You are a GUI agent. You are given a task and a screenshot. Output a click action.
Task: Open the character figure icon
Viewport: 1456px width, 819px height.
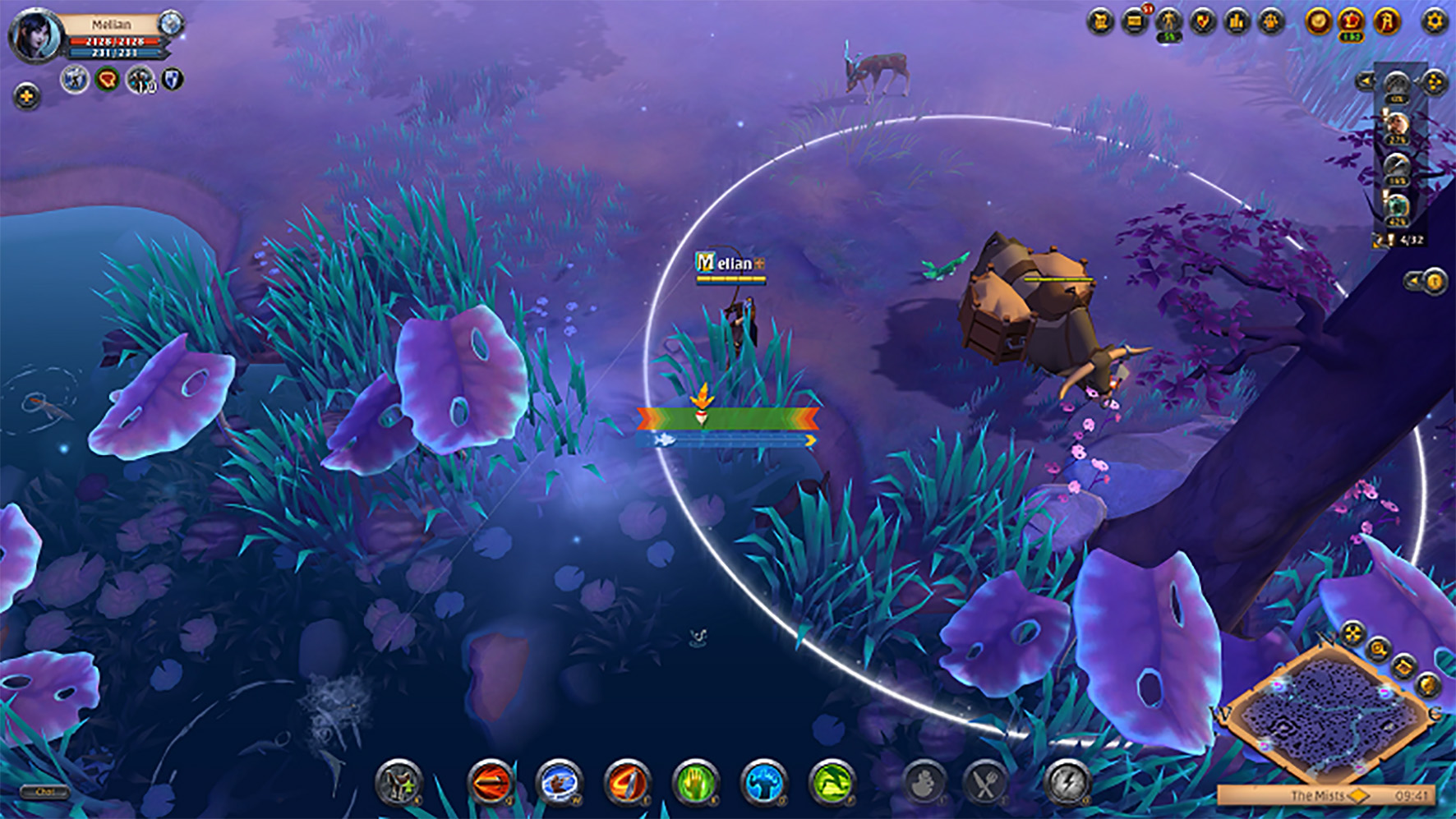point(1168,21)
